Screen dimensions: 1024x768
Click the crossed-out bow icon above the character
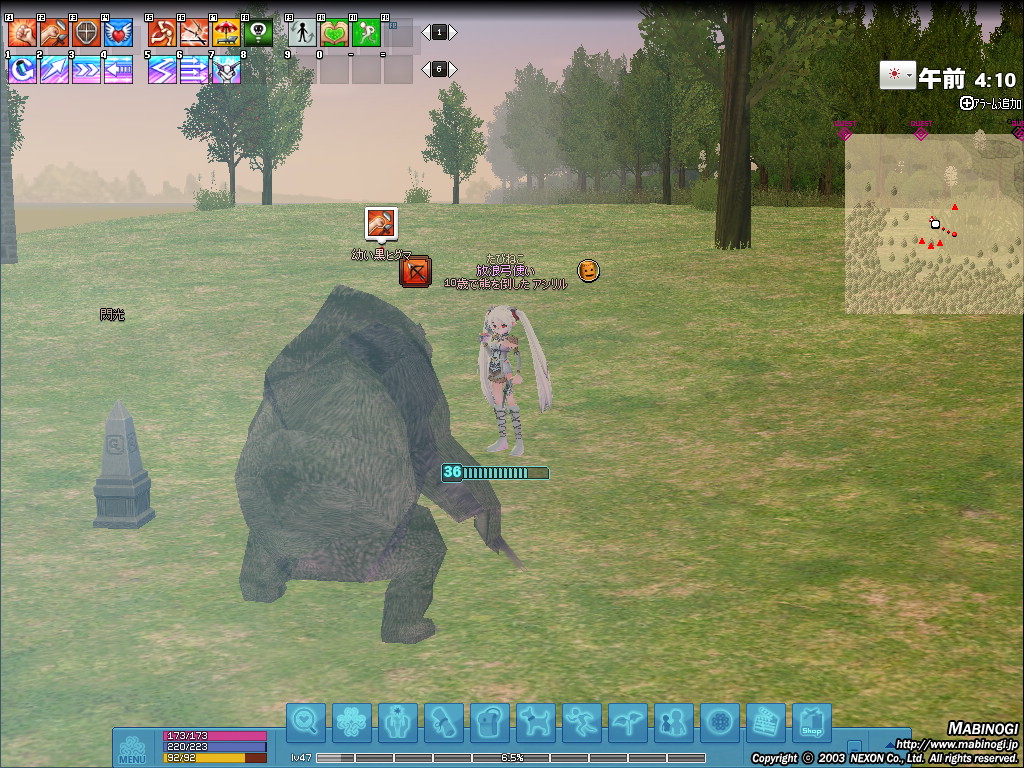click(415, 271)
